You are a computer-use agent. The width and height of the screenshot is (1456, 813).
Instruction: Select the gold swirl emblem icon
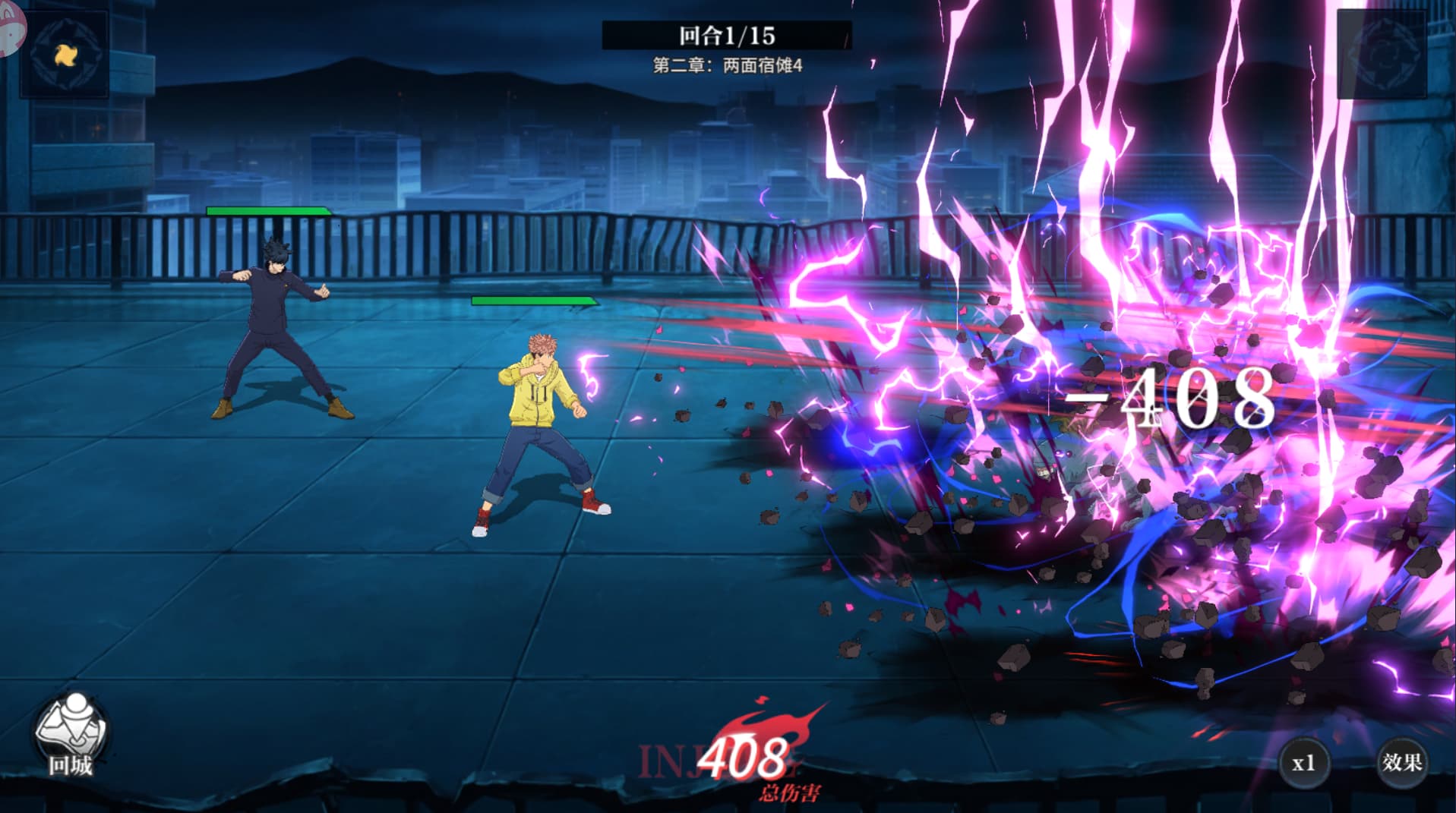(65, 54)
